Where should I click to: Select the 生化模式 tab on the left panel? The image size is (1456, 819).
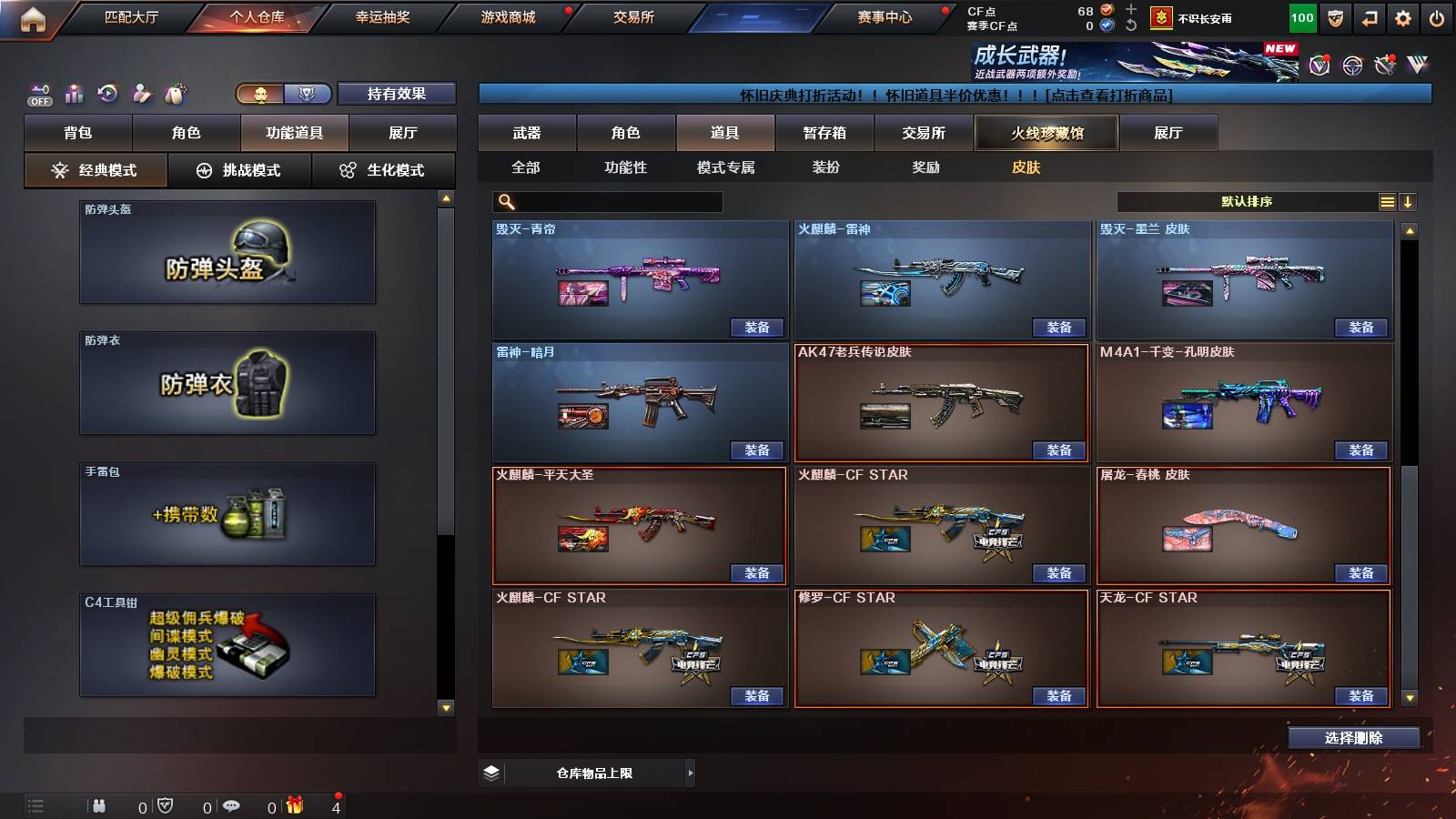tap(383, 169)
